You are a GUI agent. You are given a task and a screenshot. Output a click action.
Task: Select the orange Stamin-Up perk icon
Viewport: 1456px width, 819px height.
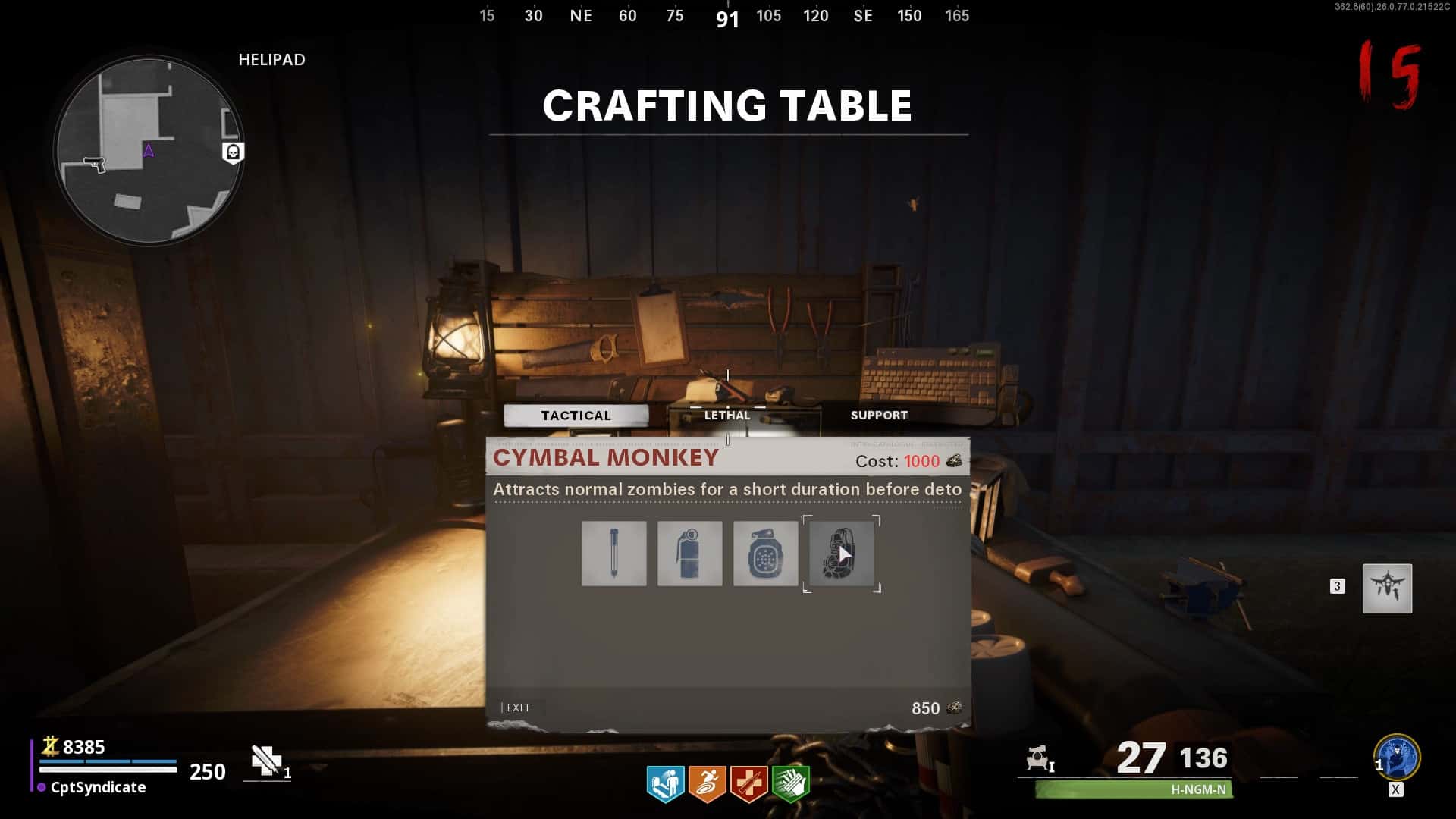point(707,783)
